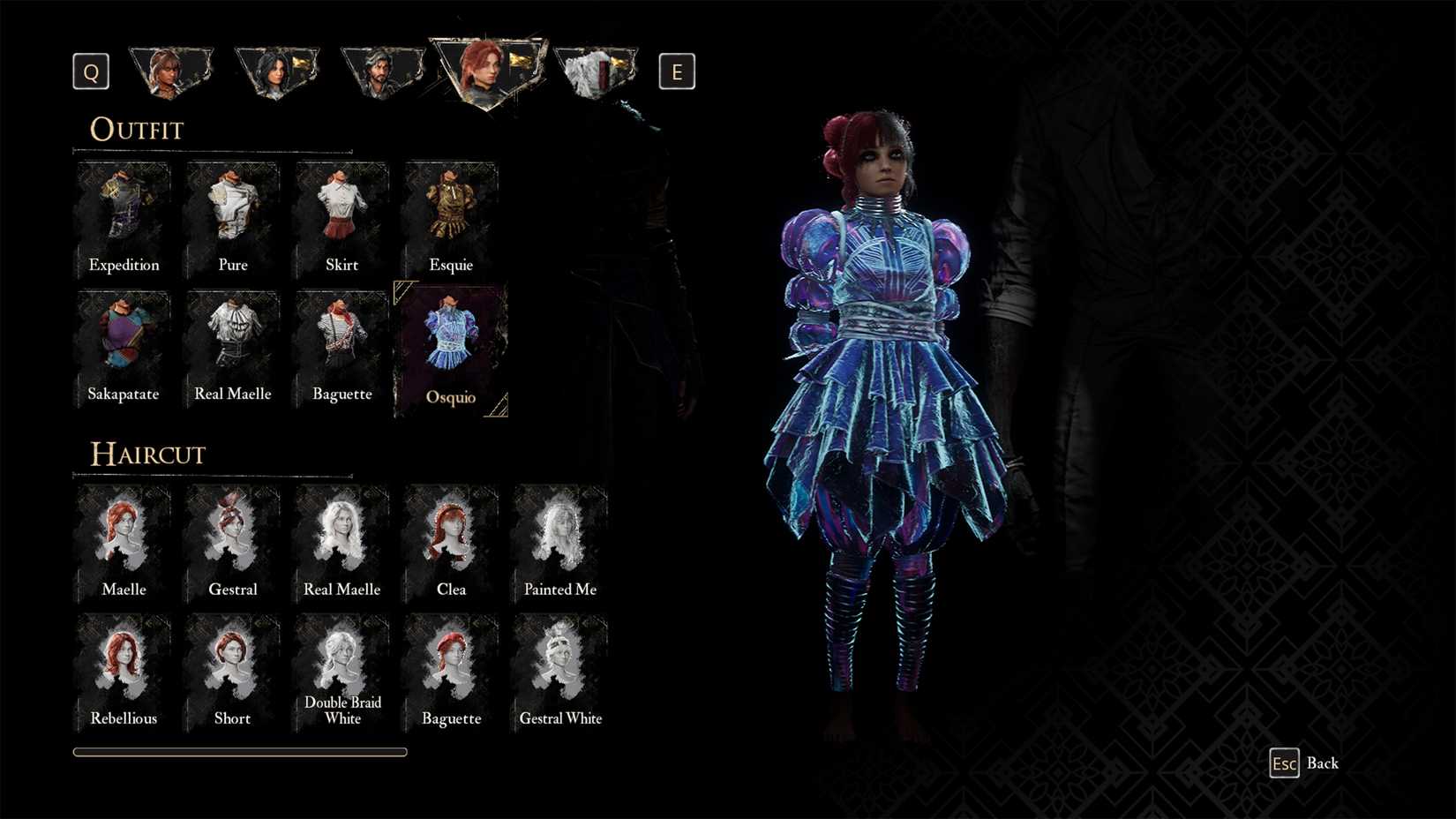Enable the Gestral White haircut
Viewport: 1456px width, 819px height.
click(559, 665)
